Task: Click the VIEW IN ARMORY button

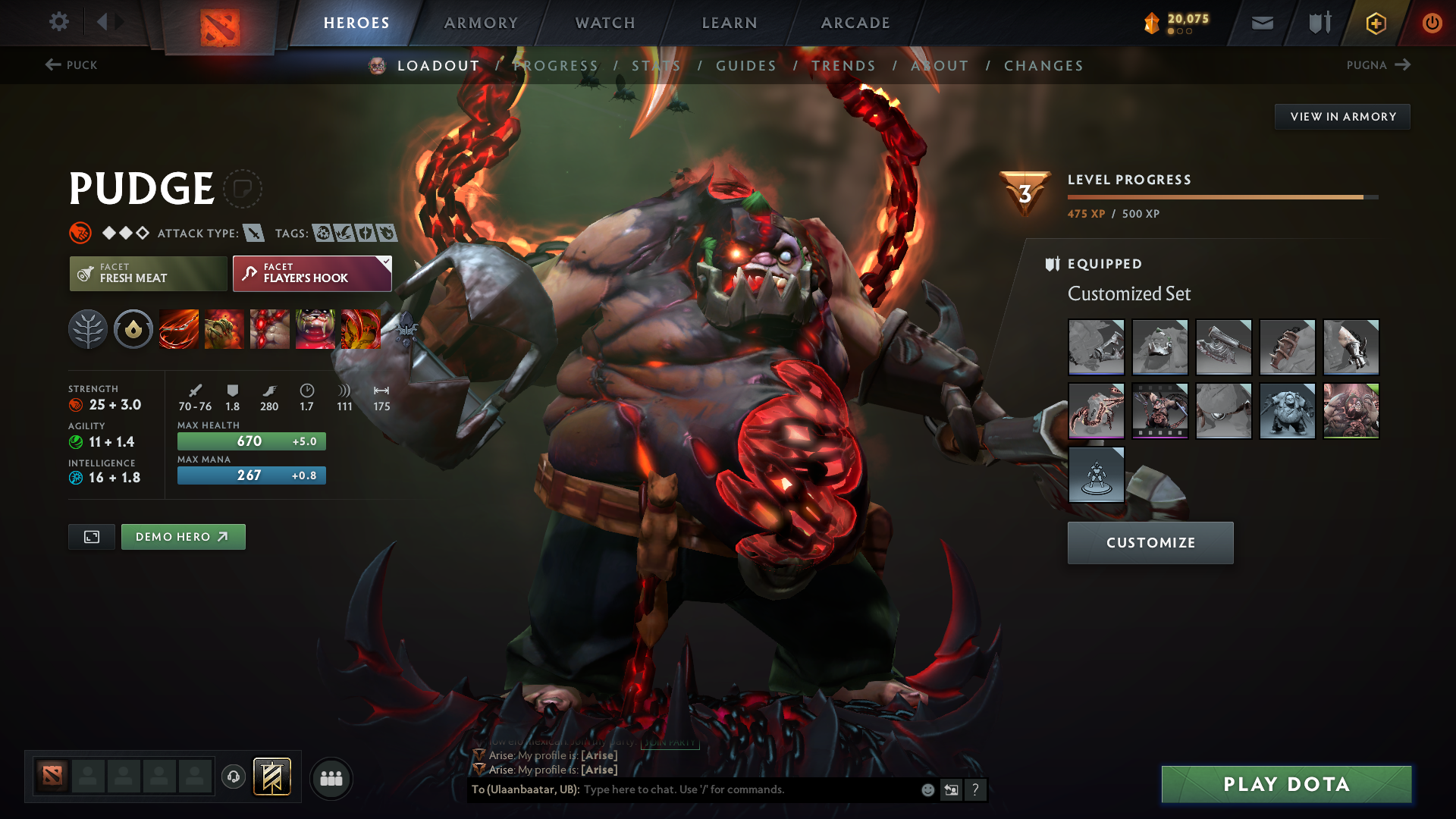Action: tap(1342, 116)
